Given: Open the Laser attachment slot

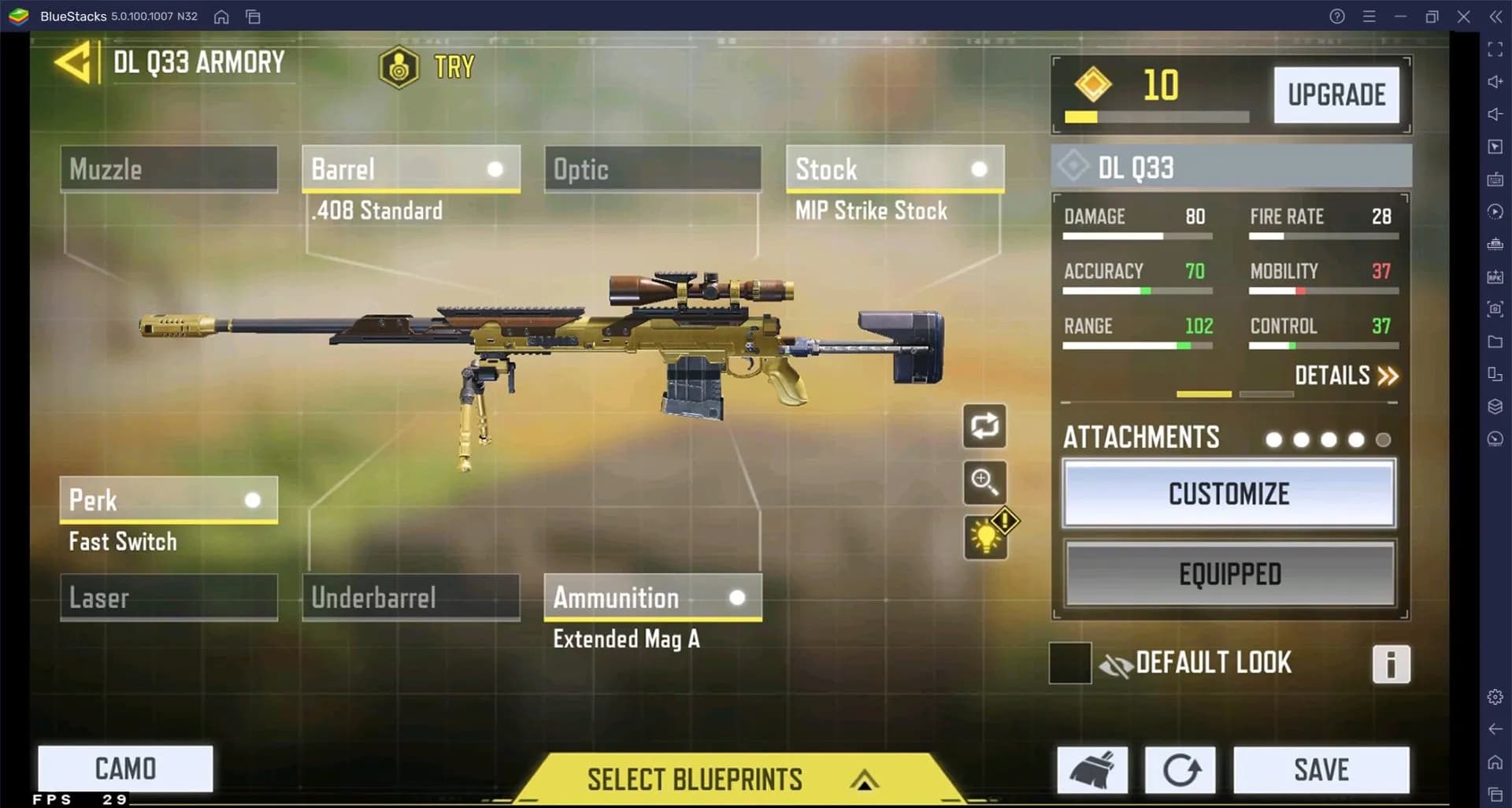Looking at the screenshot, I should point(169,597).
